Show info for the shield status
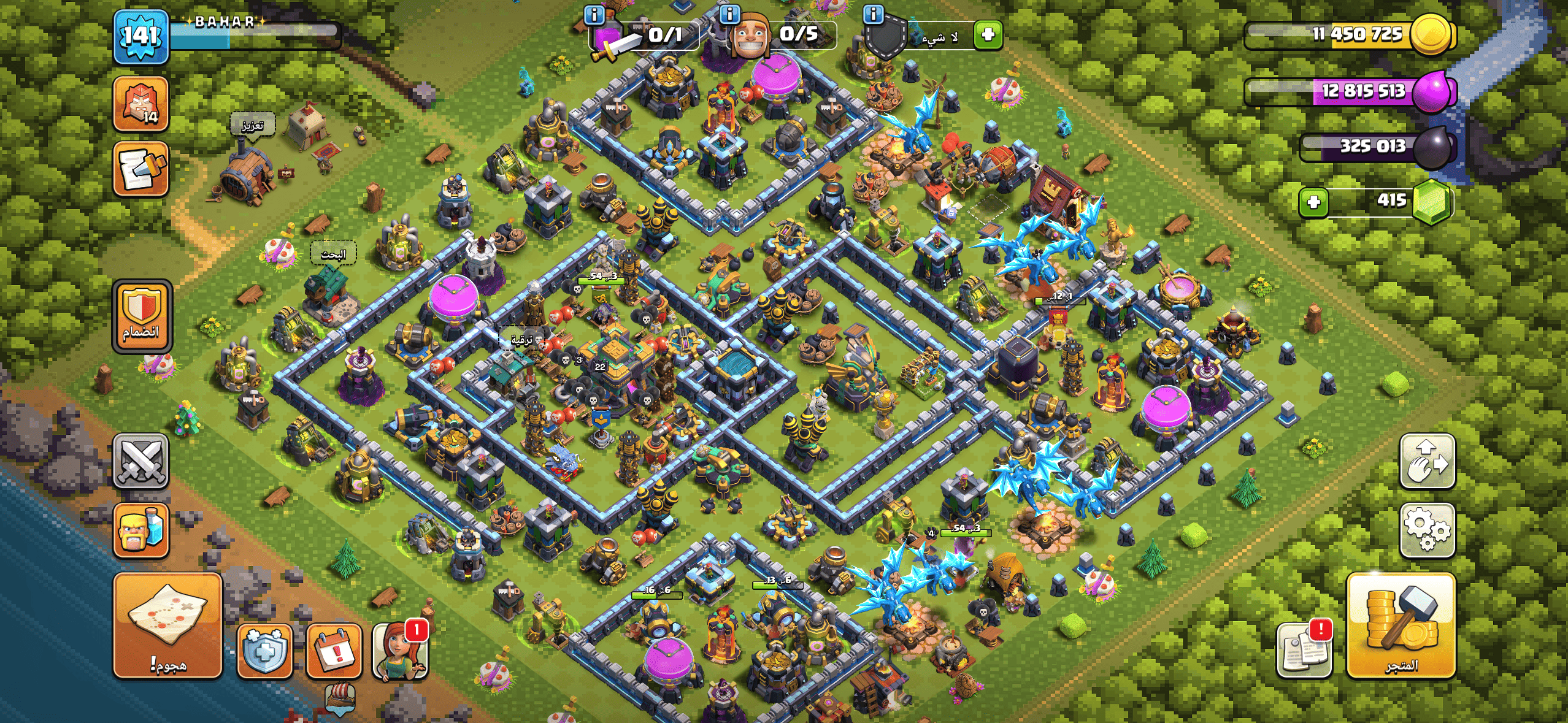 coord(873,14)
